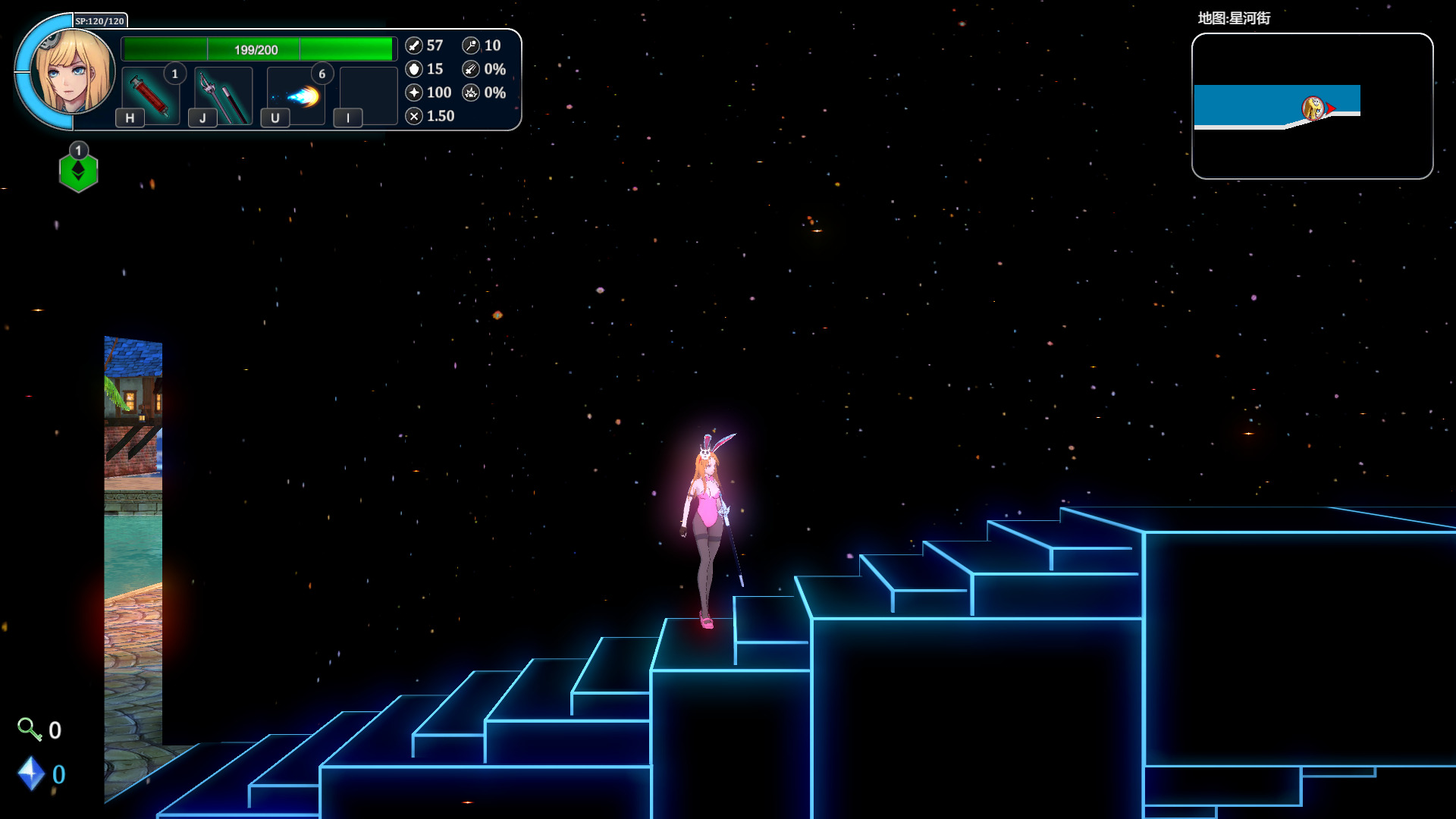
Task: Activate the fireball skill slot
Action: (x=297, y=96)
